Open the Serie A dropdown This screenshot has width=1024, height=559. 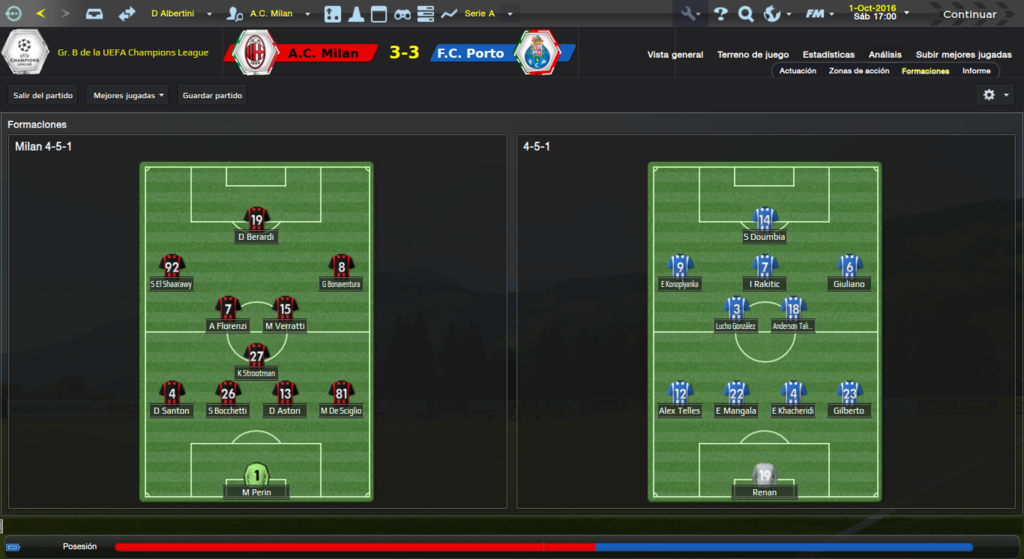pyautogui.click(x=486, y=14)
